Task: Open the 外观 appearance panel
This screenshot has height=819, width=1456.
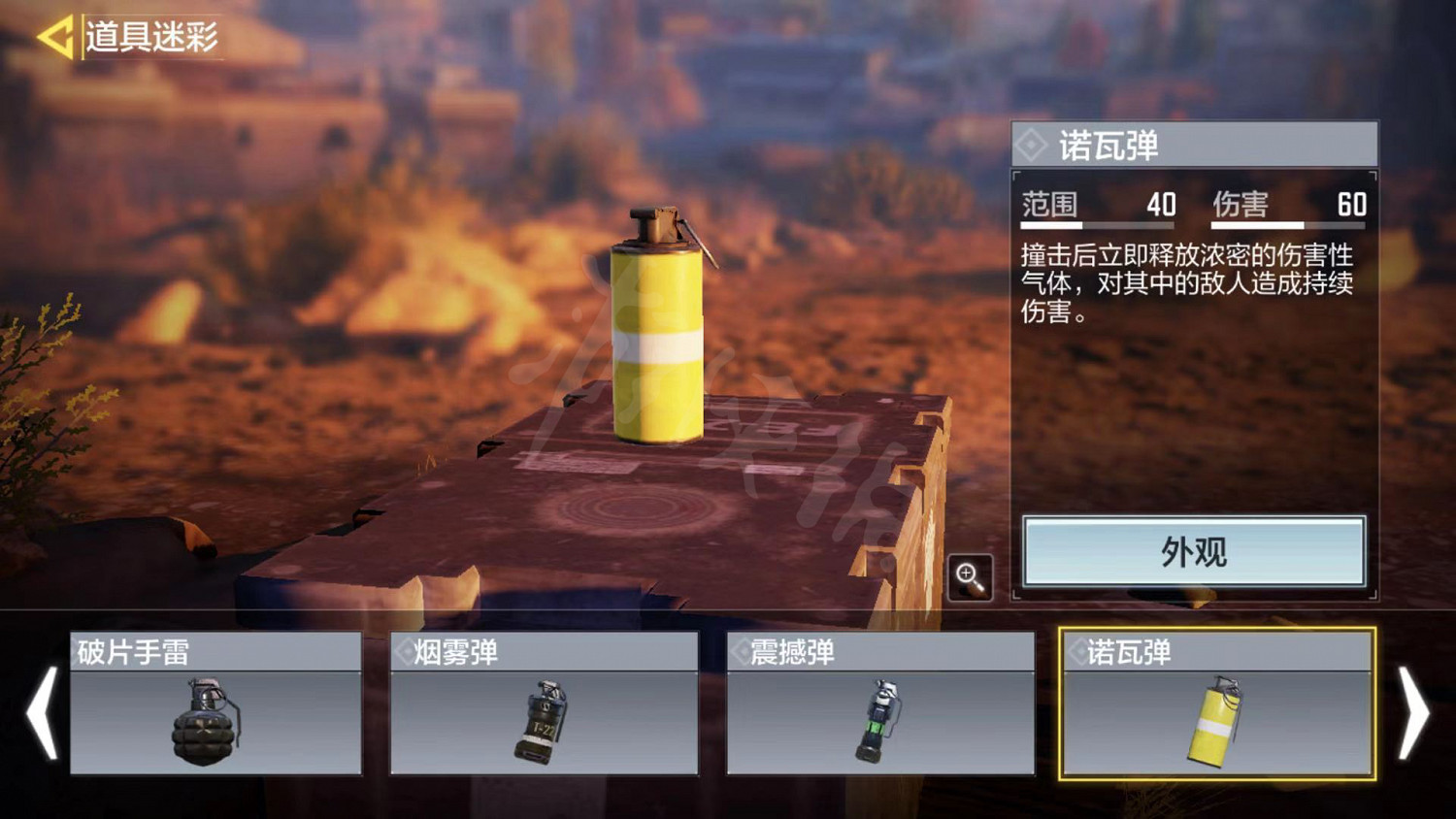Action: pyautogui.click(x=1194, y=552)
